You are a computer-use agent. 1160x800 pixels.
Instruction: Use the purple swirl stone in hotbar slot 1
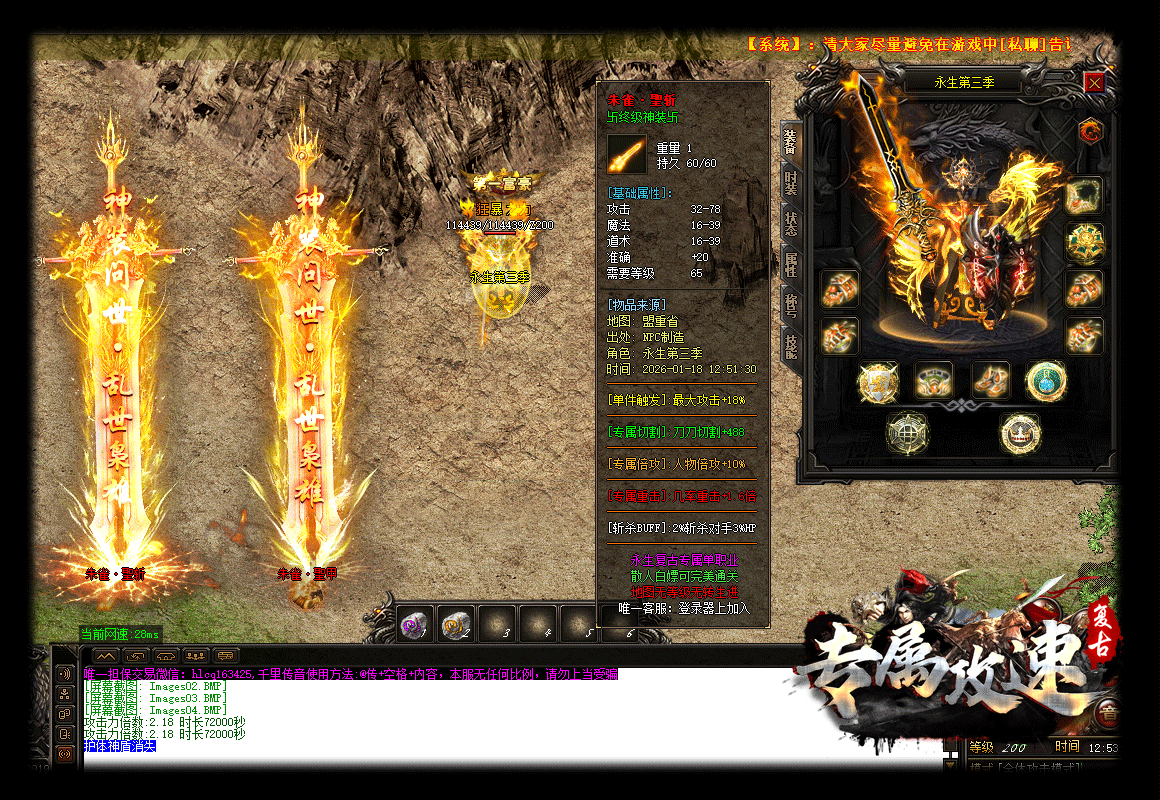(x=415, y=623)
